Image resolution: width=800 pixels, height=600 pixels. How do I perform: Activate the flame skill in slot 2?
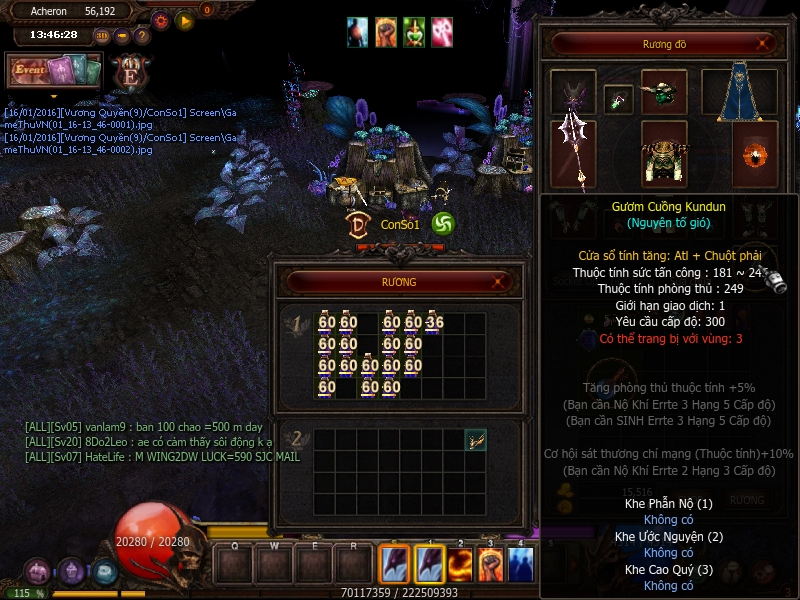pyautogui.click(x=459, y=565)
